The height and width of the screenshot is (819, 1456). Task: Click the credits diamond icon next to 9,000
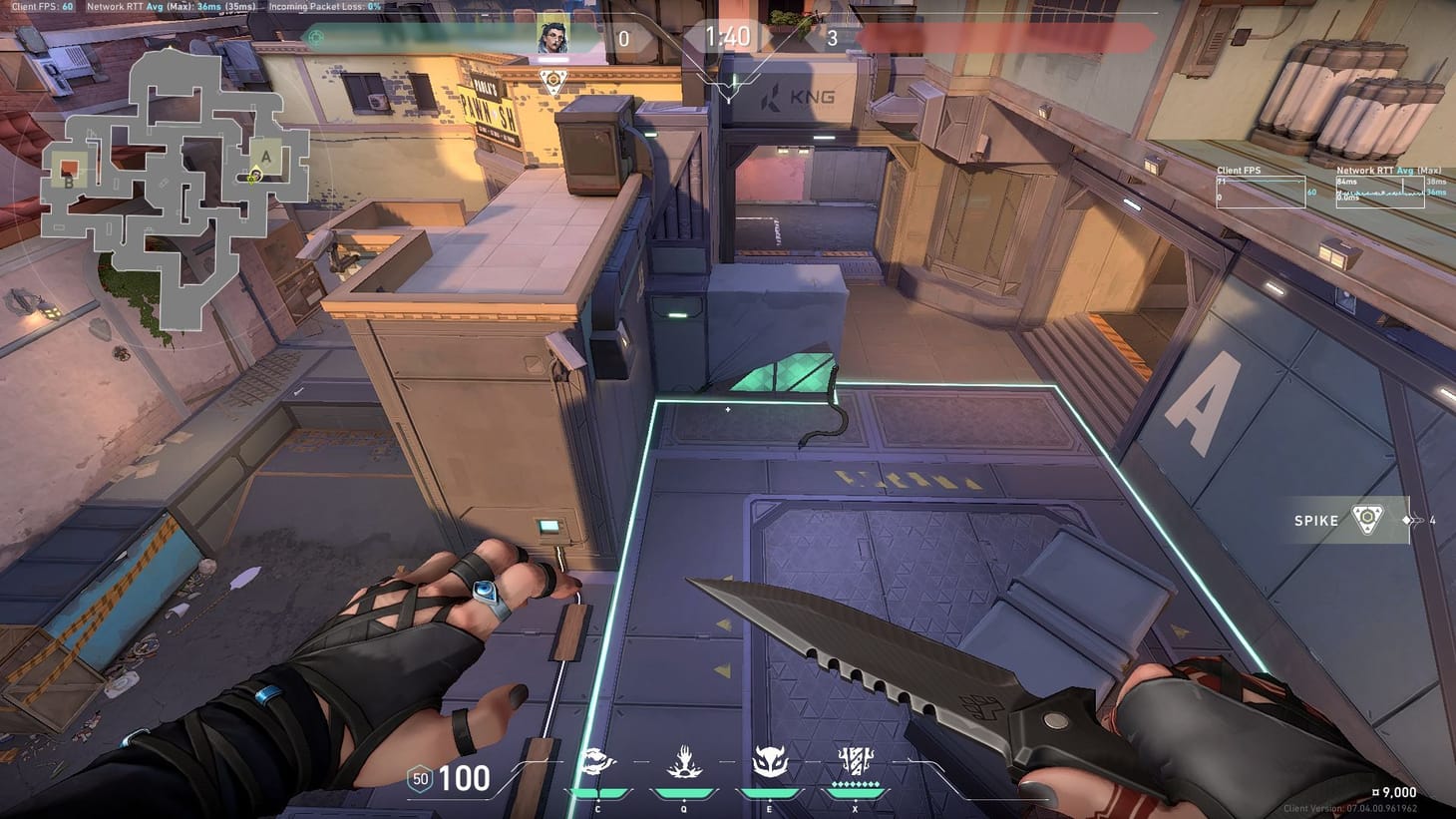[x=1376, y=791]
